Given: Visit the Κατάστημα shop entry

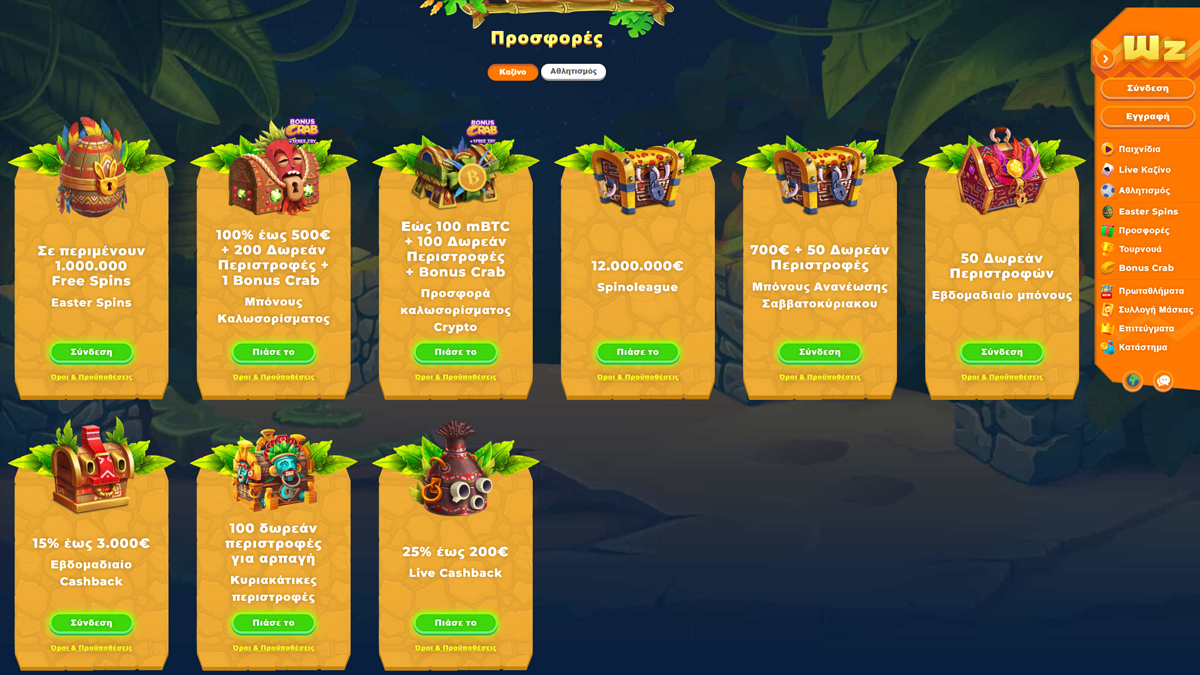Looking at the screenshot, I should 1142,347.
